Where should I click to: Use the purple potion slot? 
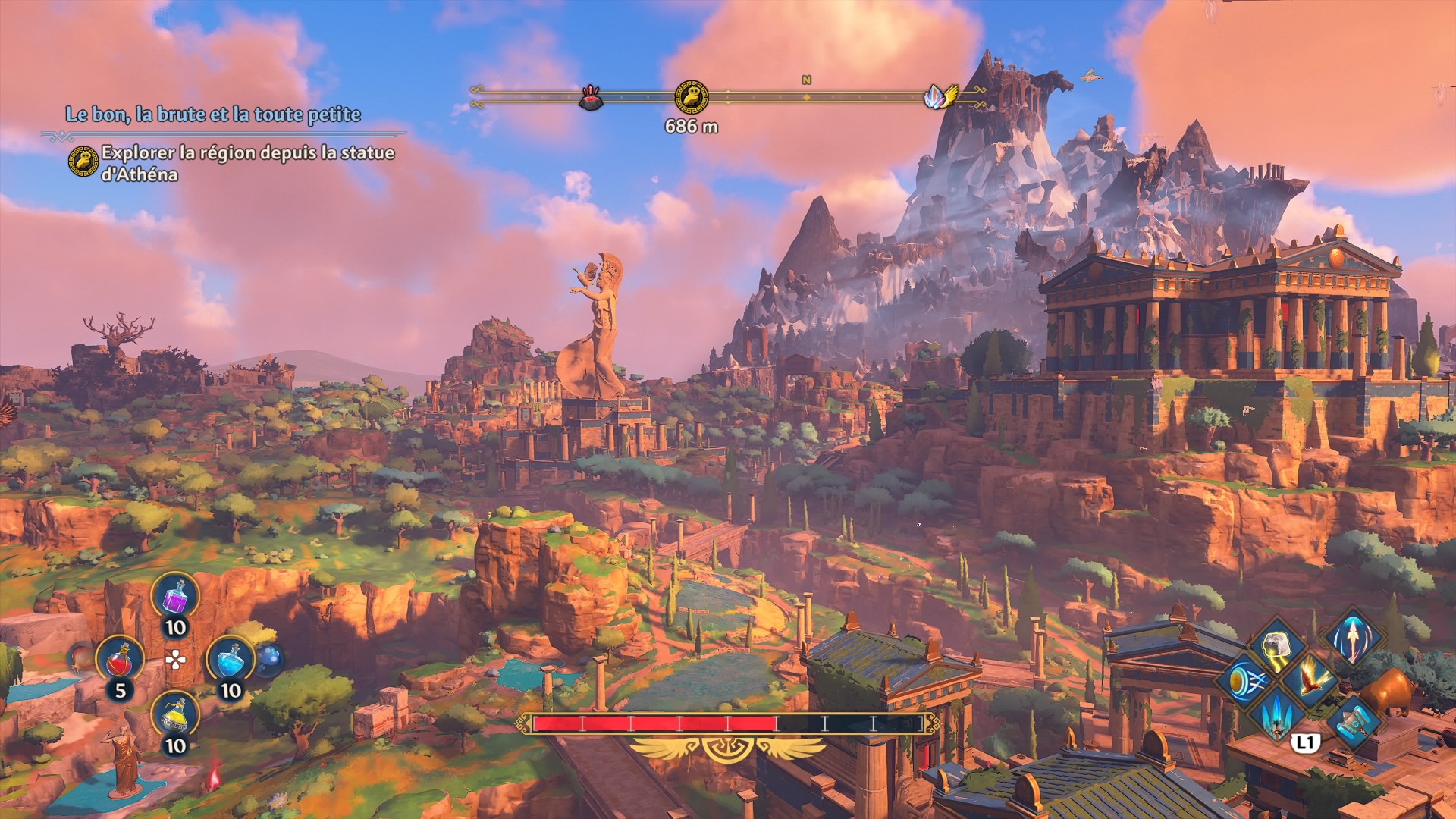(x=175, y=596)
